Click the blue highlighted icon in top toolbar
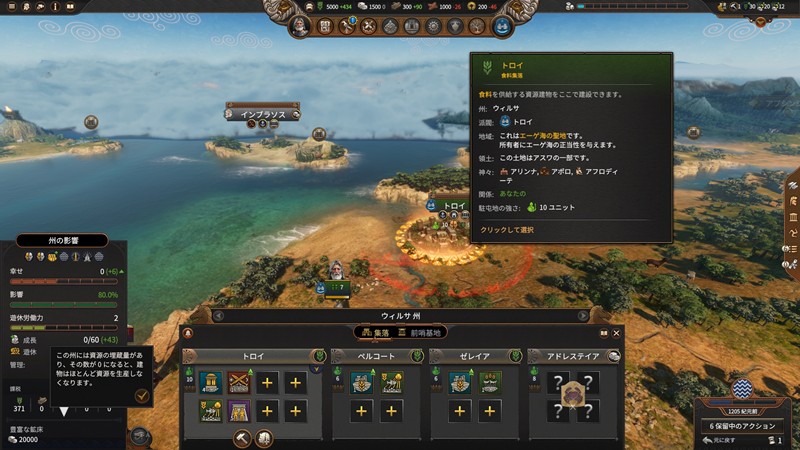This screenshot has width=800, height=450. [502, 27]
